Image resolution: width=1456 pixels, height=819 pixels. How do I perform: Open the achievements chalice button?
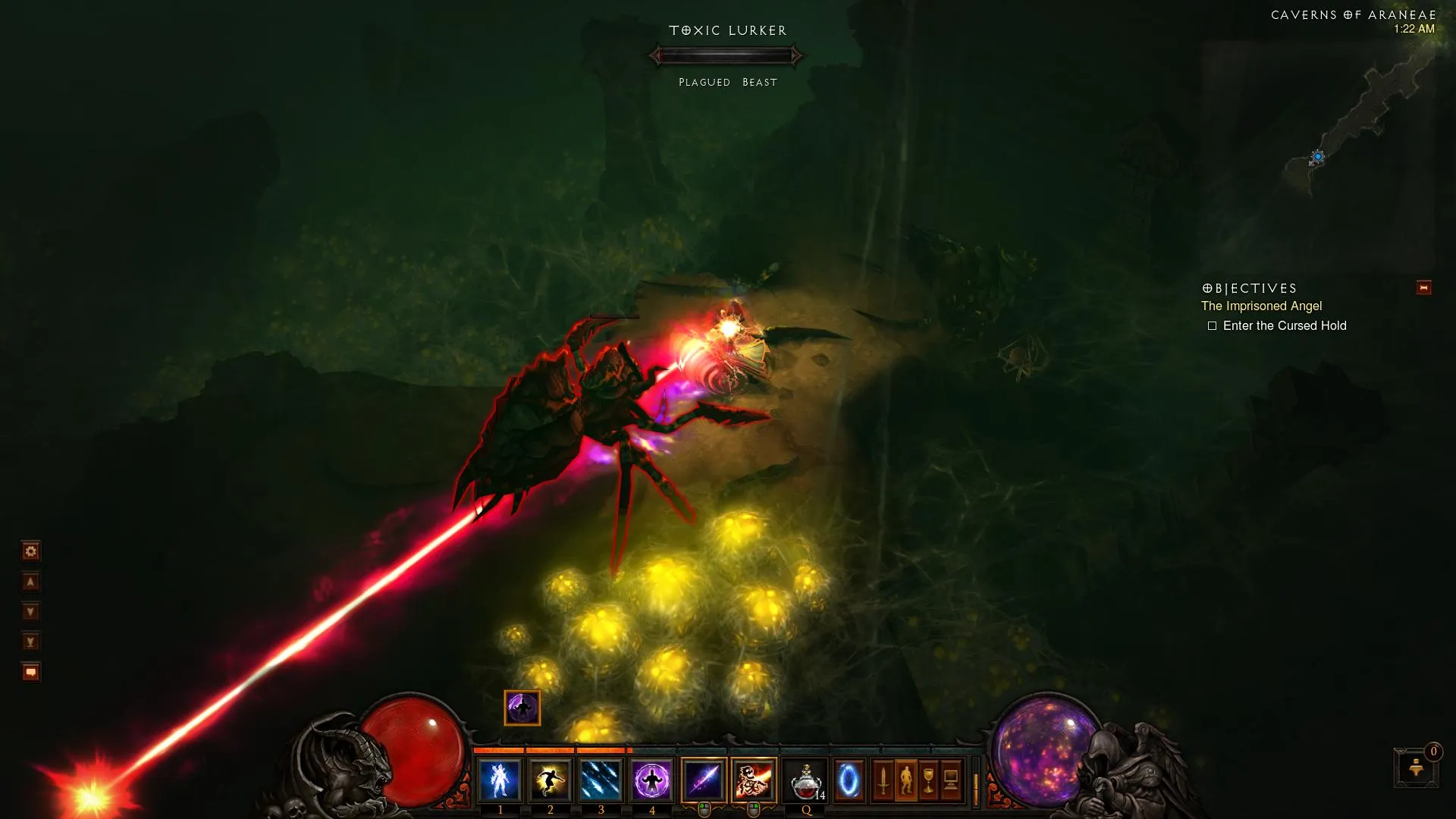click(x=928, y=780)
